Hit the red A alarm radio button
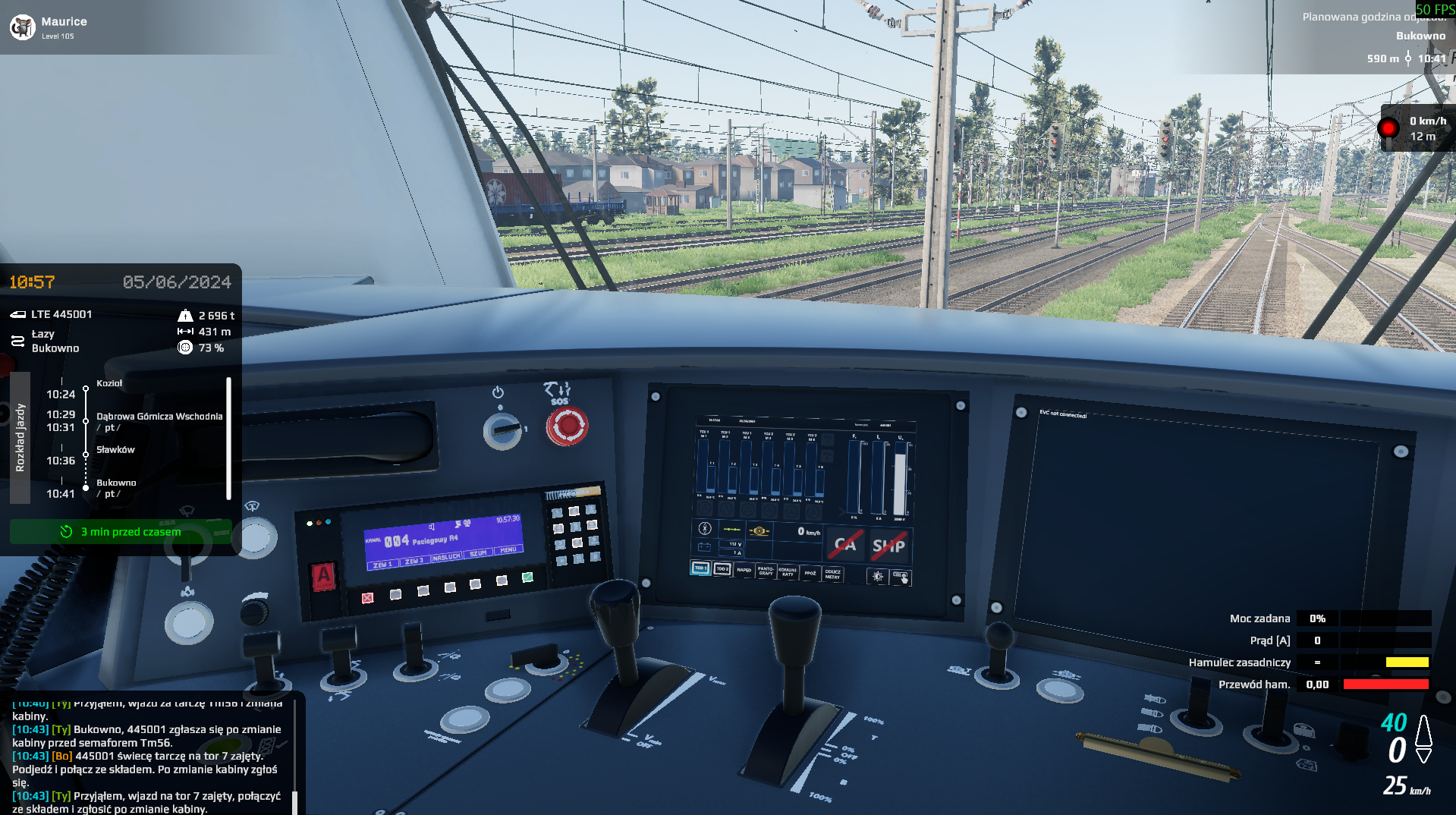Screen dimensions: 1456x815 [x=324, y=576]
